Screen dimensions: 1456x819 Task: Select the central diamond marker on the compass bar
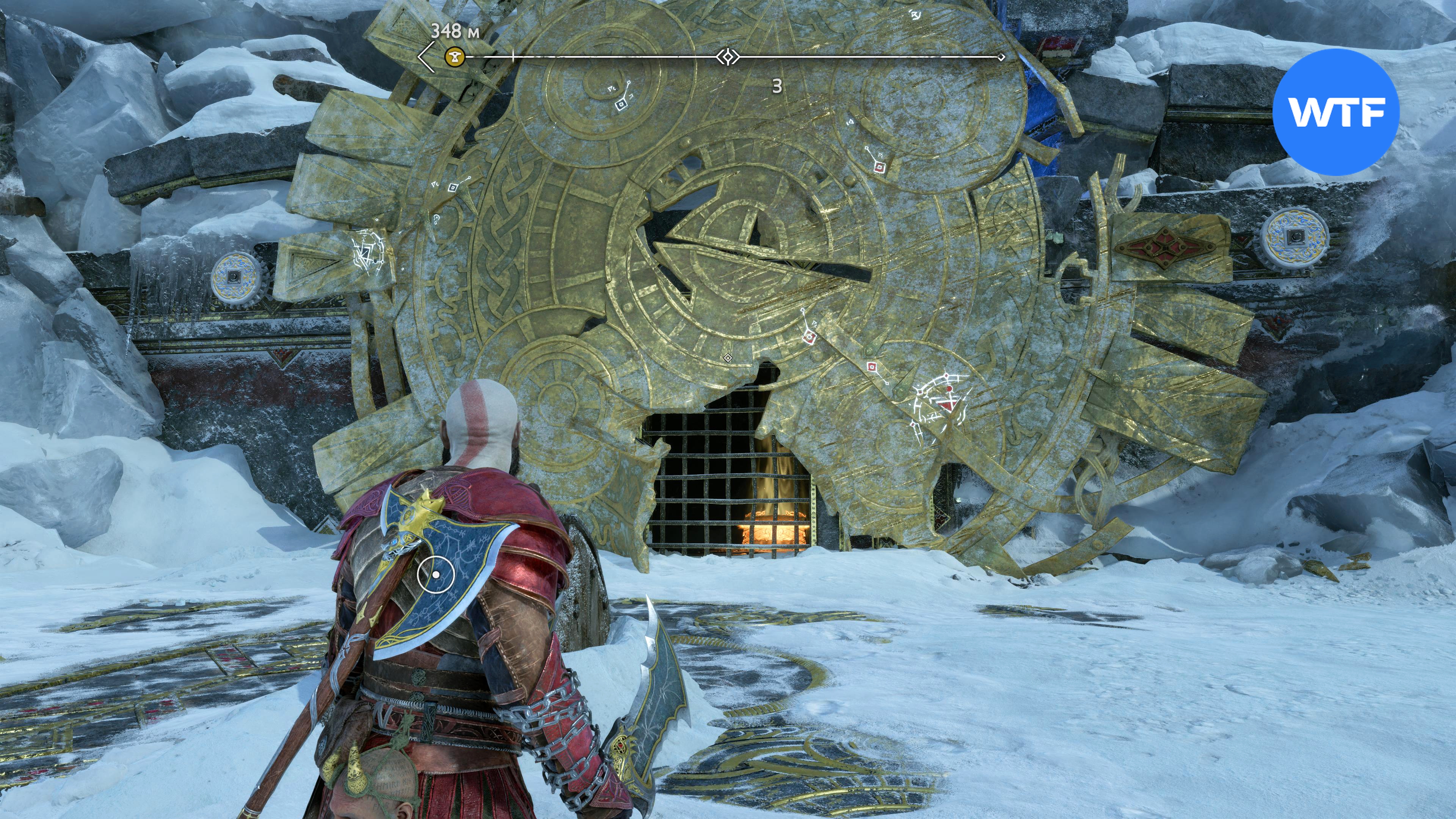728,57
